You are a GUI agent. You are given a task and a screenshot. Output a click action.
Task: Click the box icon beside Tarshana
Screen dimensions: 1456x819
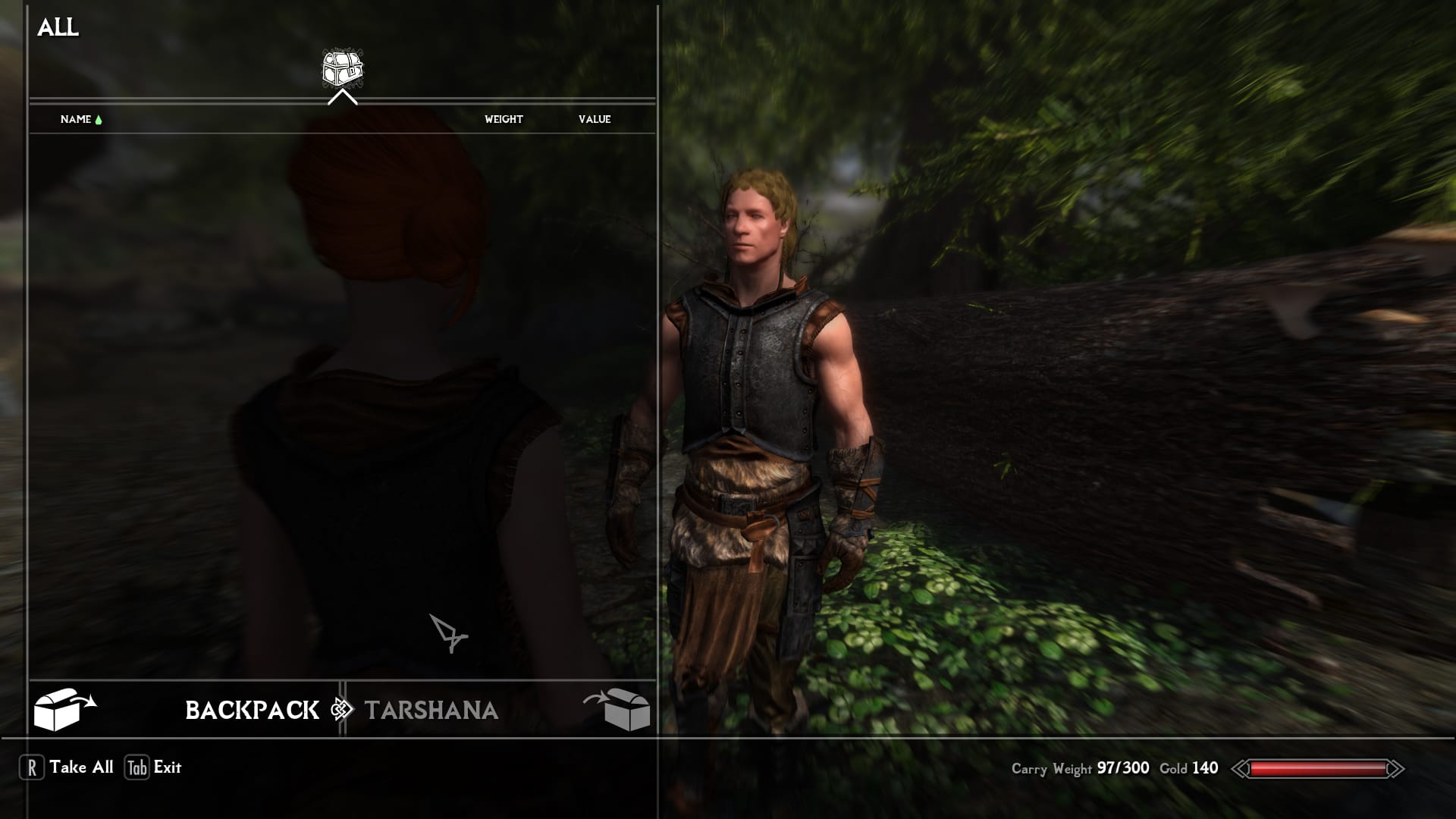619,709
